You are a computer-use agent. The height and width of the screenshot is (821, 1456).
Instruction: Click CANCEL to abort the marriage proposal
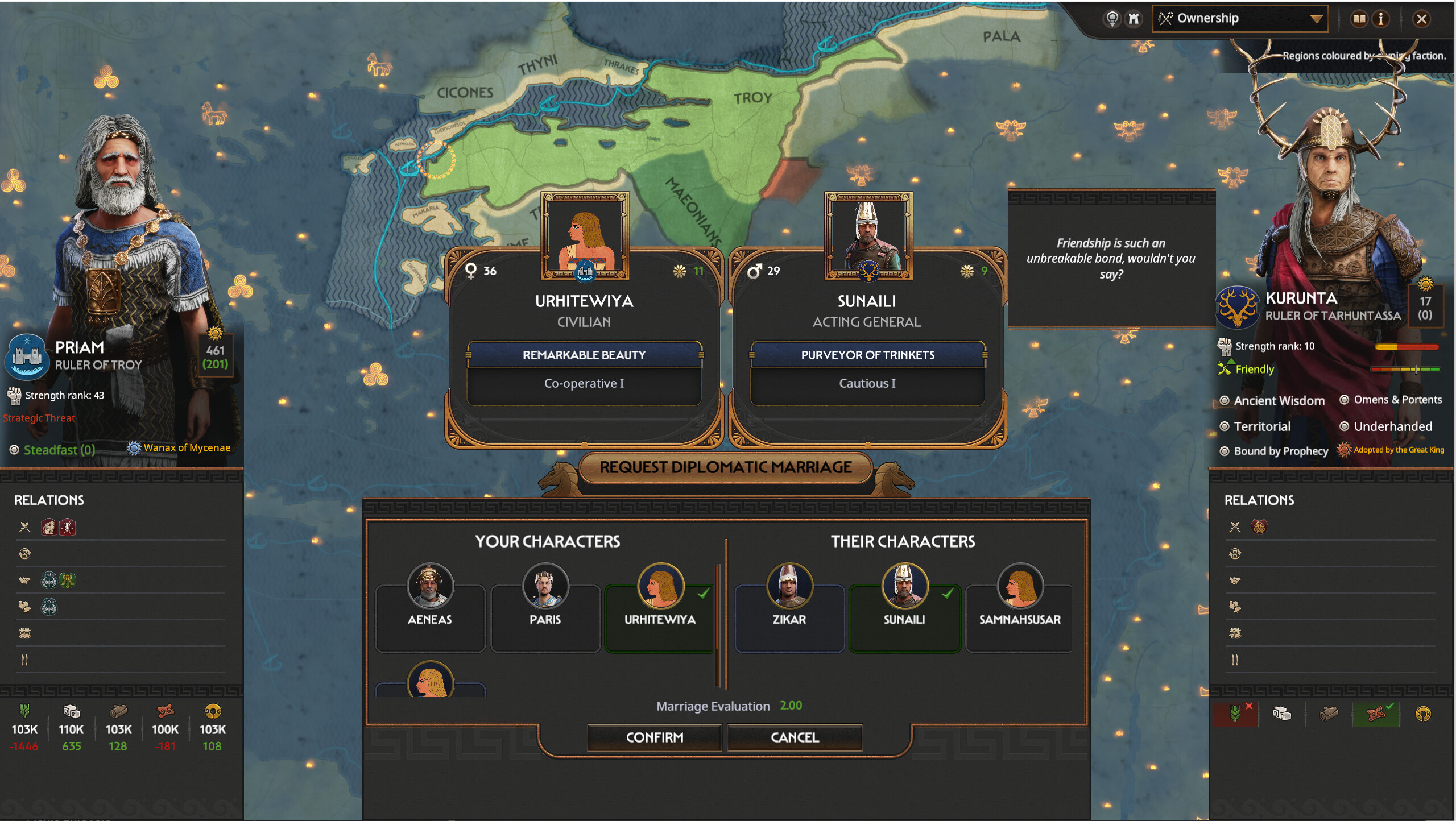click(795, 737)
